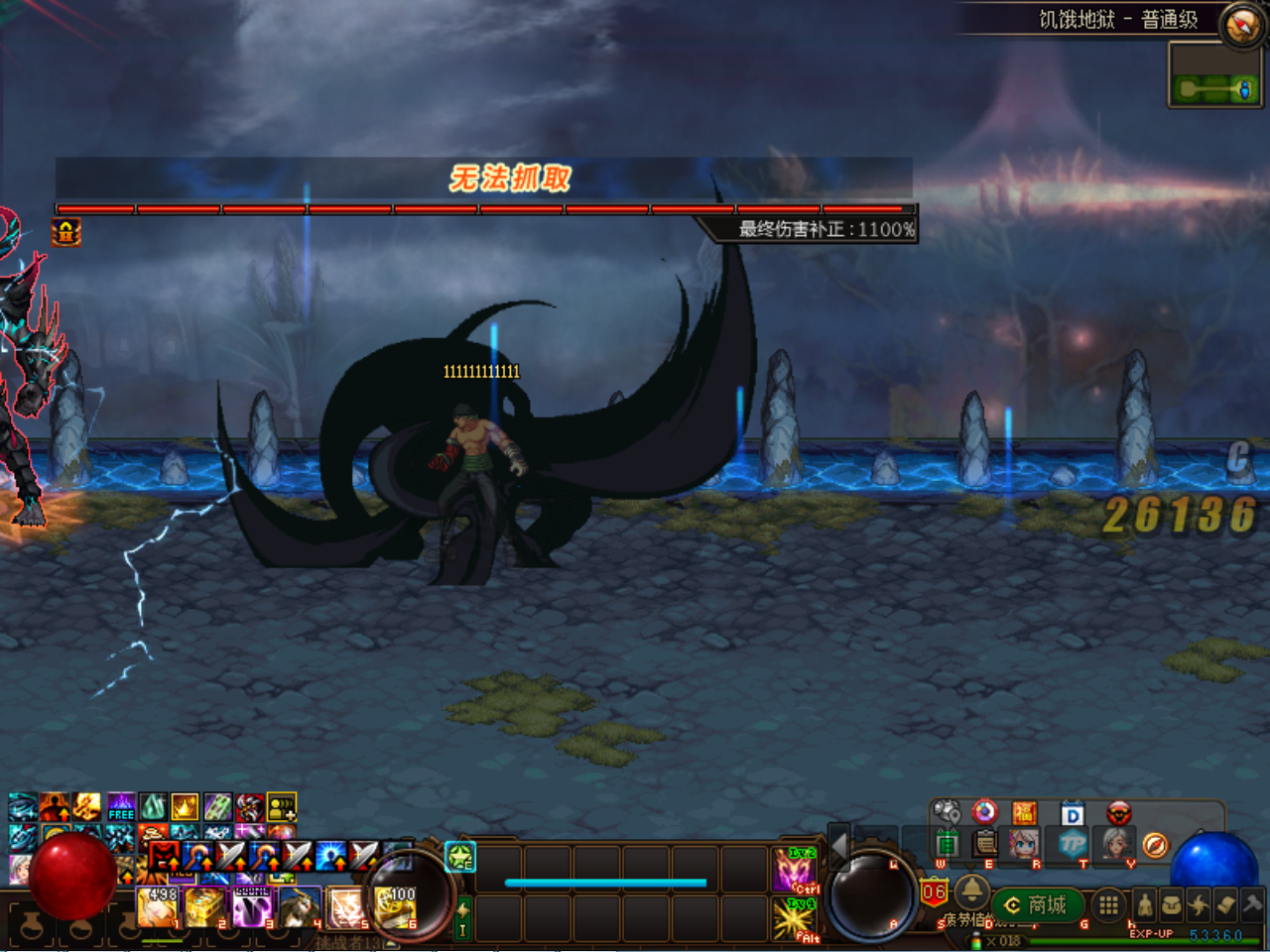Expand the small triangle under the shortcut panel
Image resolution: width=1270 pixels, height=952 pixels.
969,867
